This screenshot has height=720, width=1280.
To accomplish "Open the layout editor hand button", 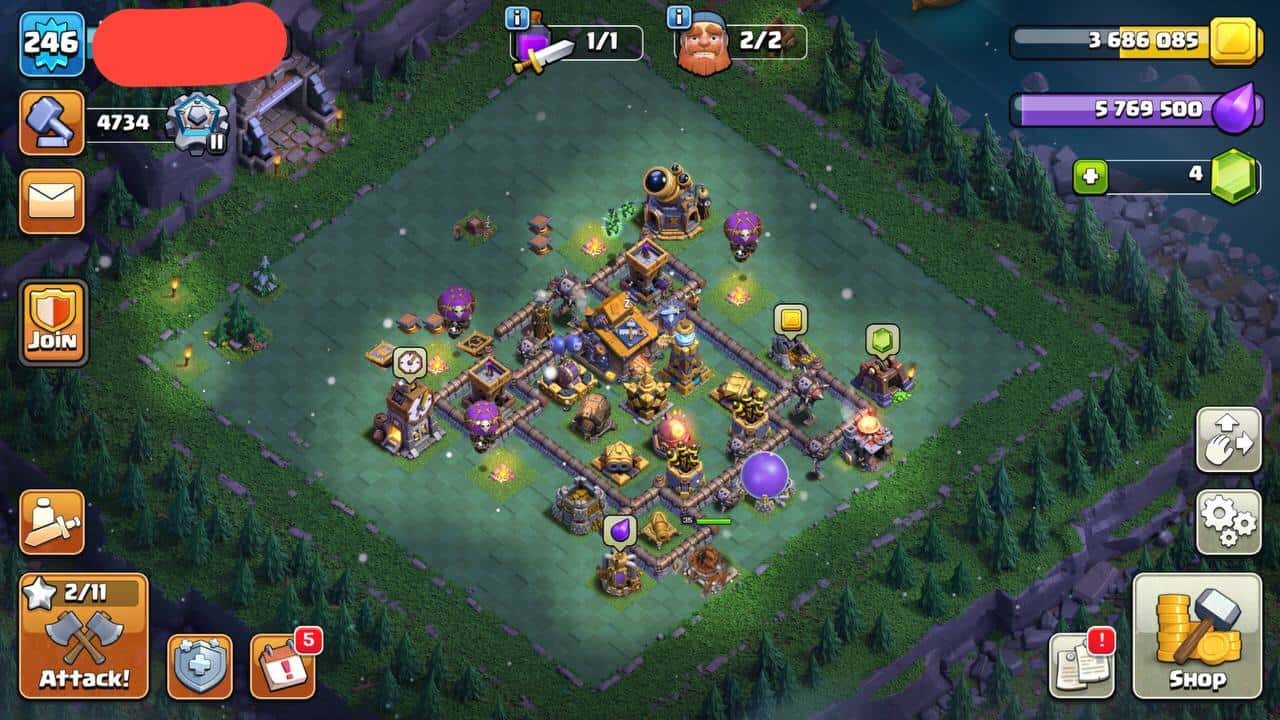I will (x=1228, y=439).
